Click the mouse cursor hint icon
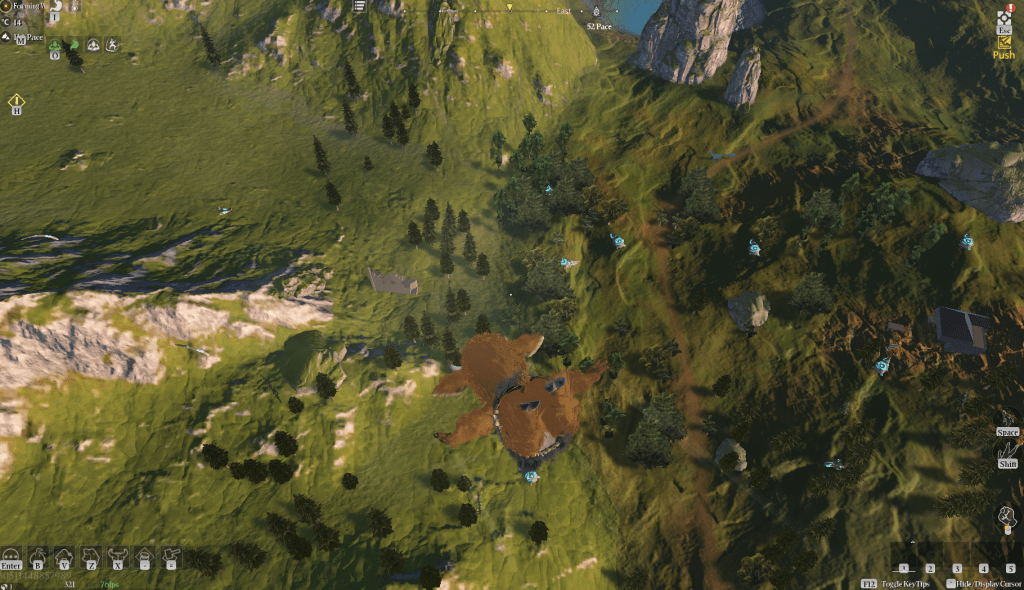1024x590 pixels. (x=1004, y=516)
